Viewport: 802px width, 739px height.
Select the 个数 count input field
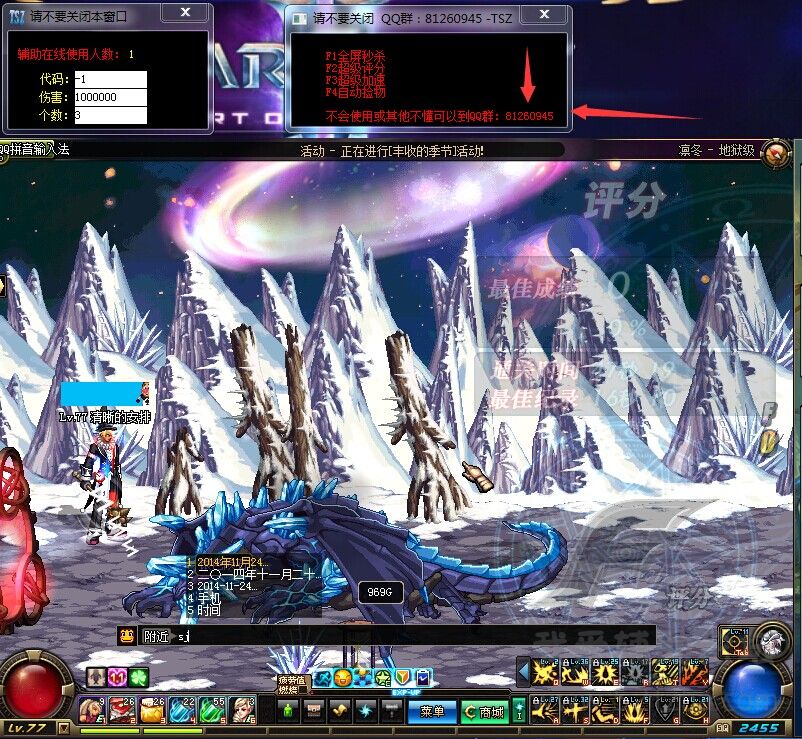(x=110, y=115)
